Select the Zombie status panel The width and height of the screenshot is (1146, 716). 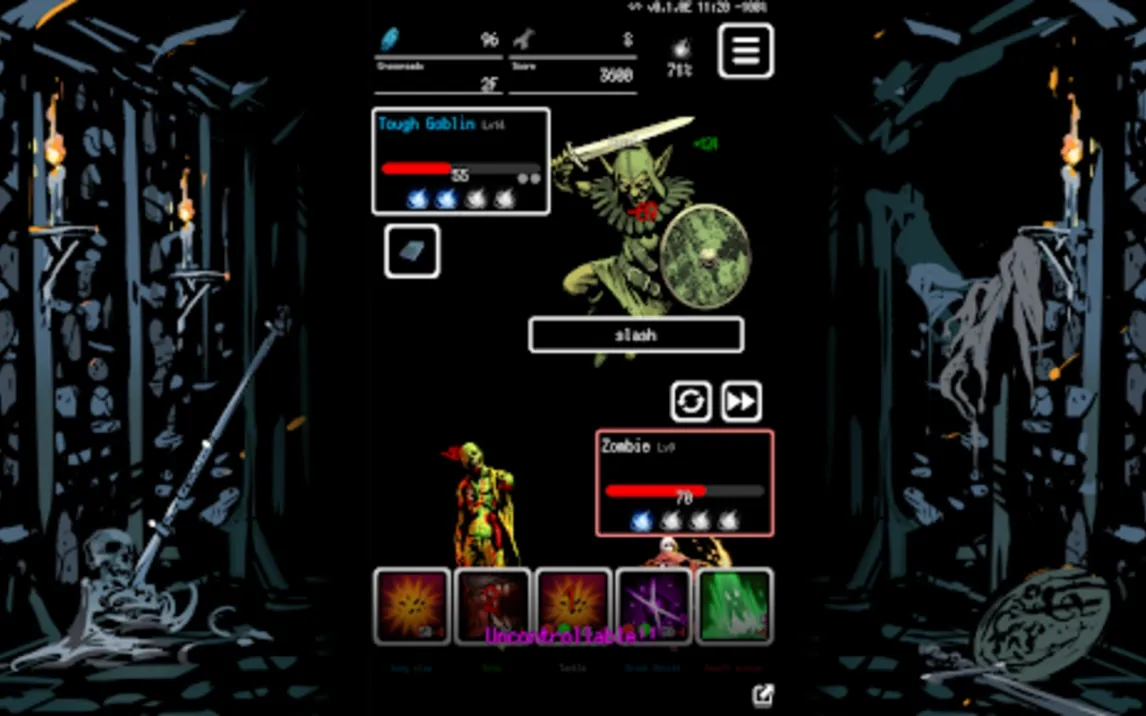[685, 483]
